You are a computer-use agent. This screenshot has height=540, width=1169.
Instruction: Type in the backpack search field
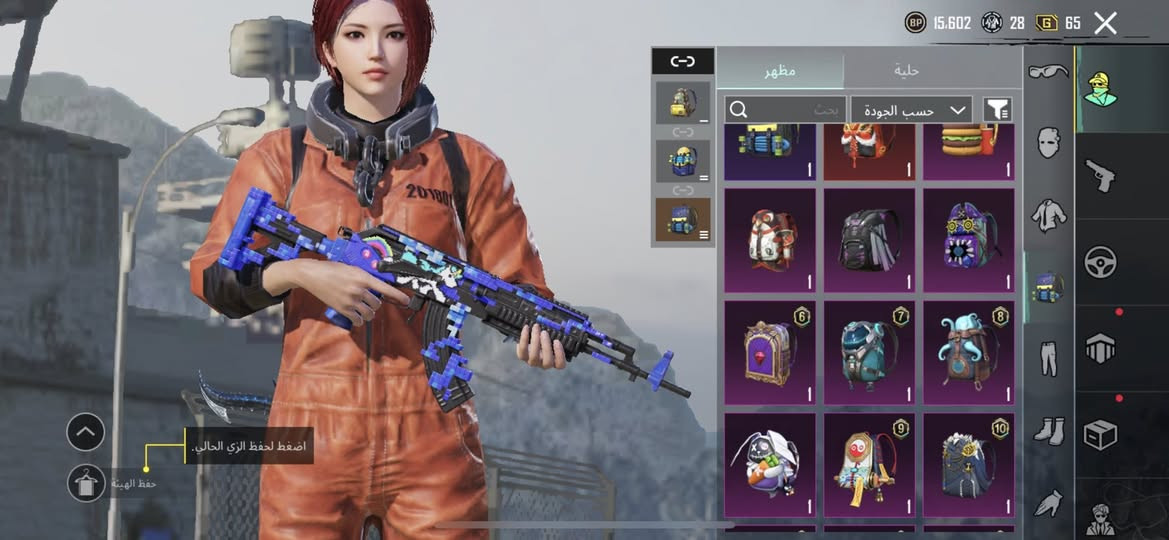click(785, 109)
